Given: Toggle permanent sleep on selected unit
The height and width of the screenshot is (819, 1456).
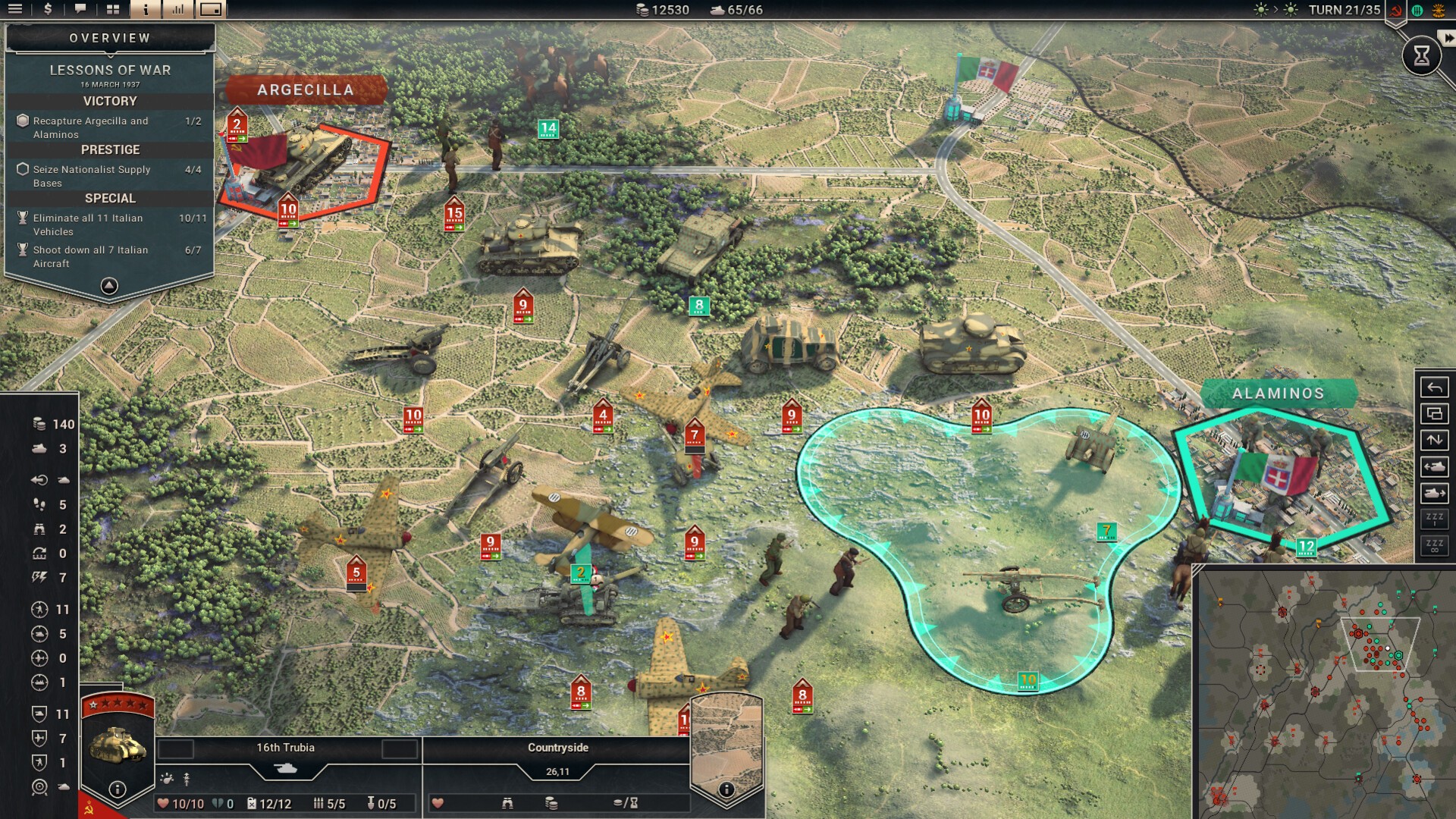Looking at the screenshot, I should [1434, 544].
